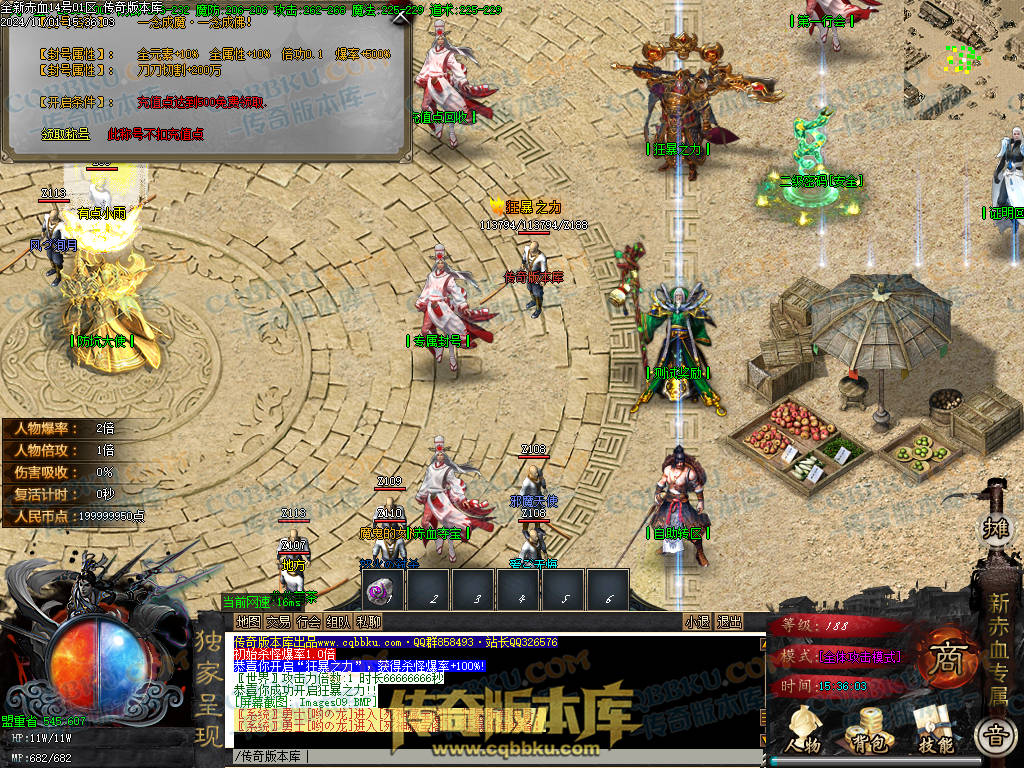
Task: Click the 小退 logout-to-character button
Action: click(x=697, y=622)
